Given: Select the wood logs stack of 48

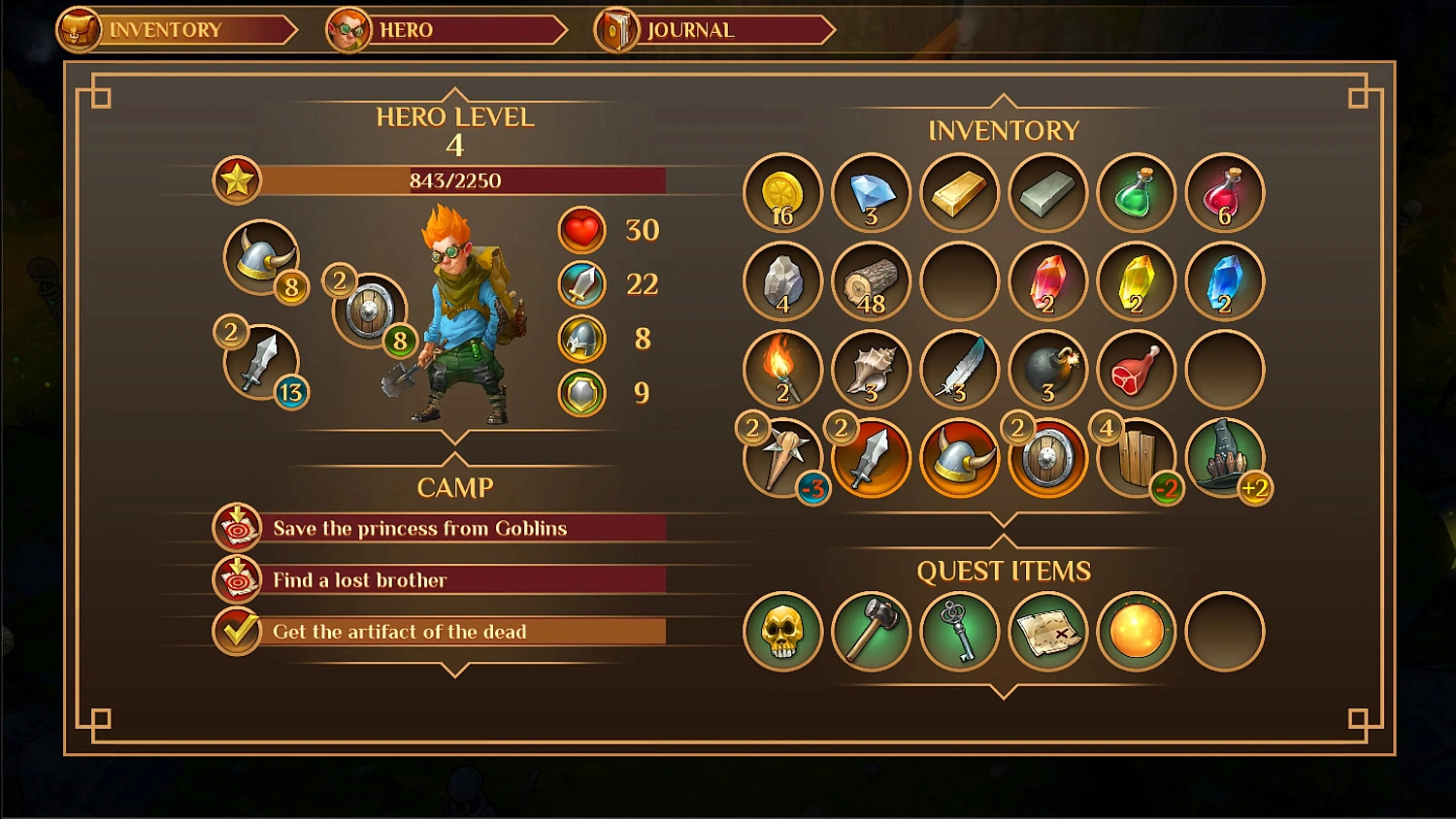Looking at the screenshot, I should [871, 281].
